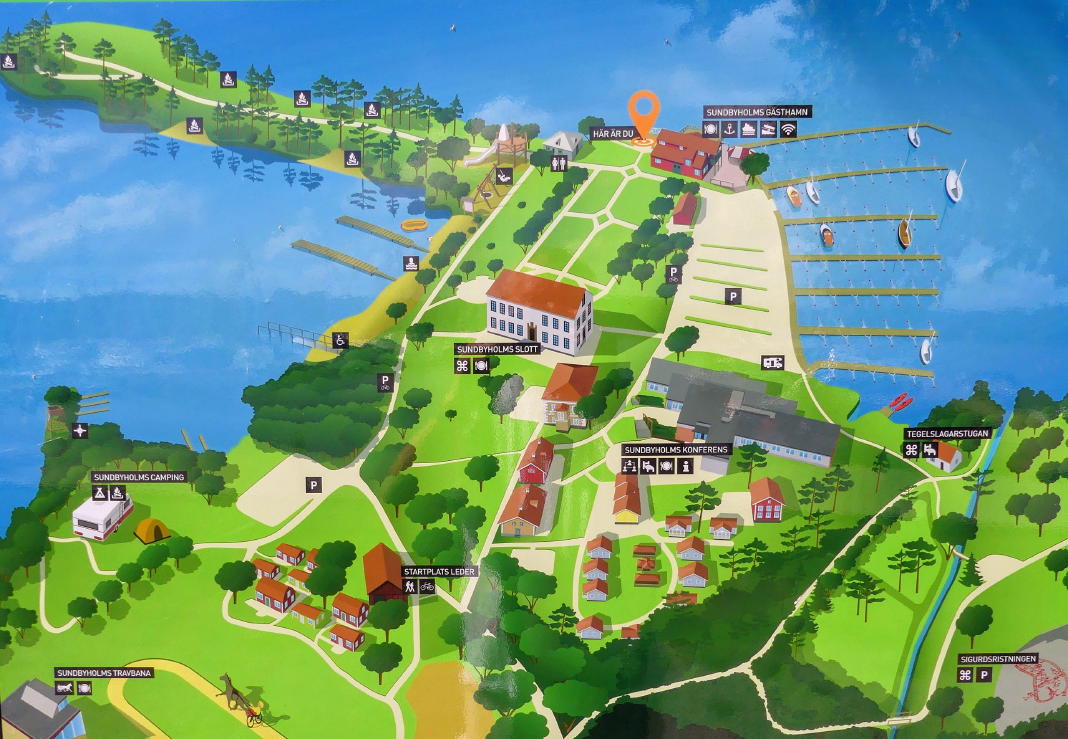Click the info icon under Sundbyholms Konferens
This screenshot has height=739, width=1068.
pyautogui.click(x=685, y=466)
